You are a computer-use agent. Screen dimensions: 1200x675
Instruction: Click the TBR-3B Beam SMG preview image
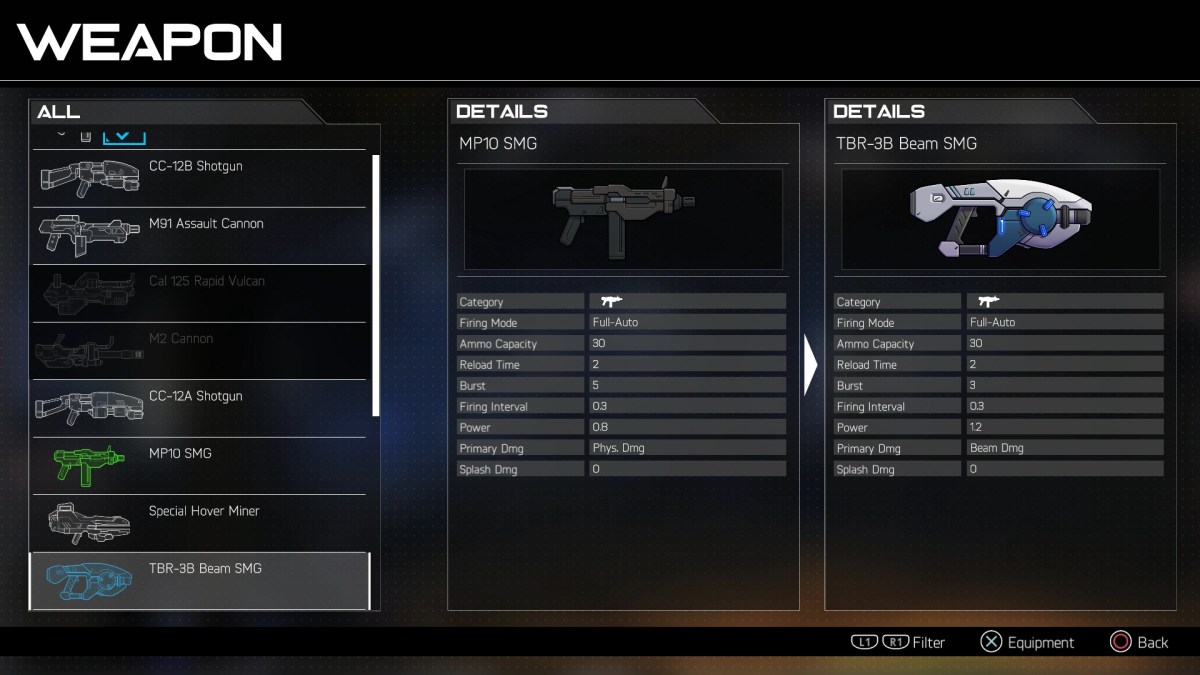(x=1000, y=219)
